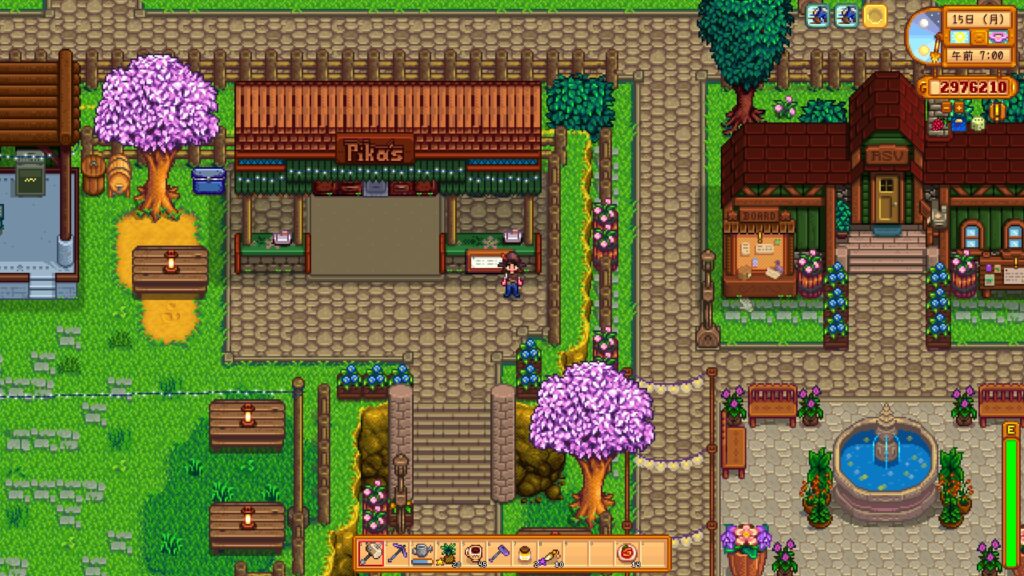The width and height of the screenshot is (1024, 576).
Task: Select the purple-starred item stacked to 10
Action: click(551, 553)
